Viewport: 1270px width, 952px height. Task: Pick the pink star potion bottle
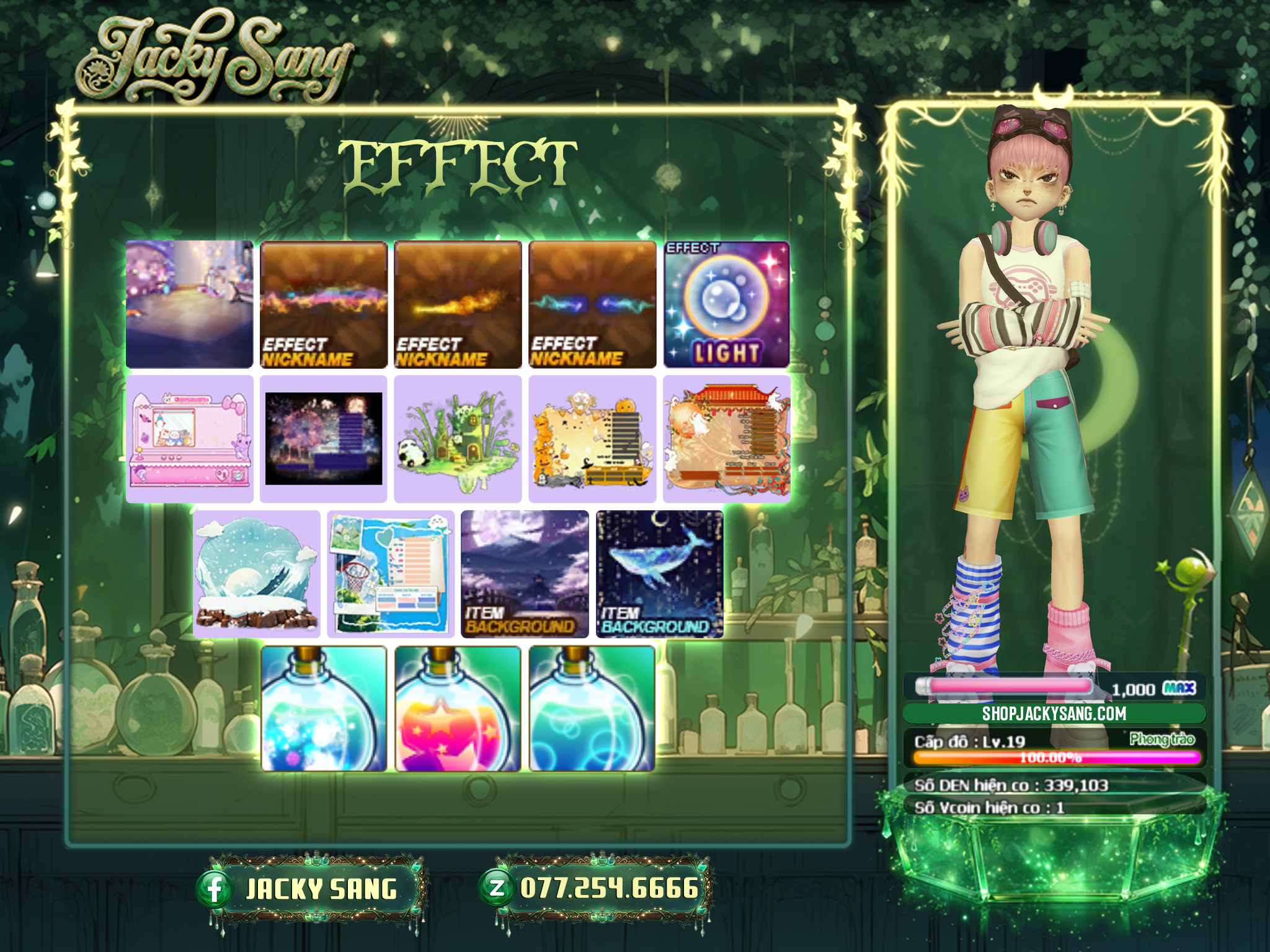(458, 708)
